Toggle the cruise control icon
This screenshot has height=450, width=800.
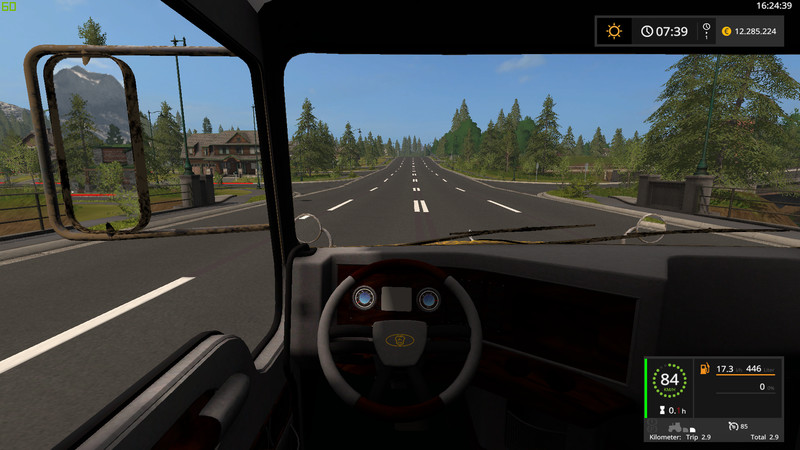tap(734, 427)
